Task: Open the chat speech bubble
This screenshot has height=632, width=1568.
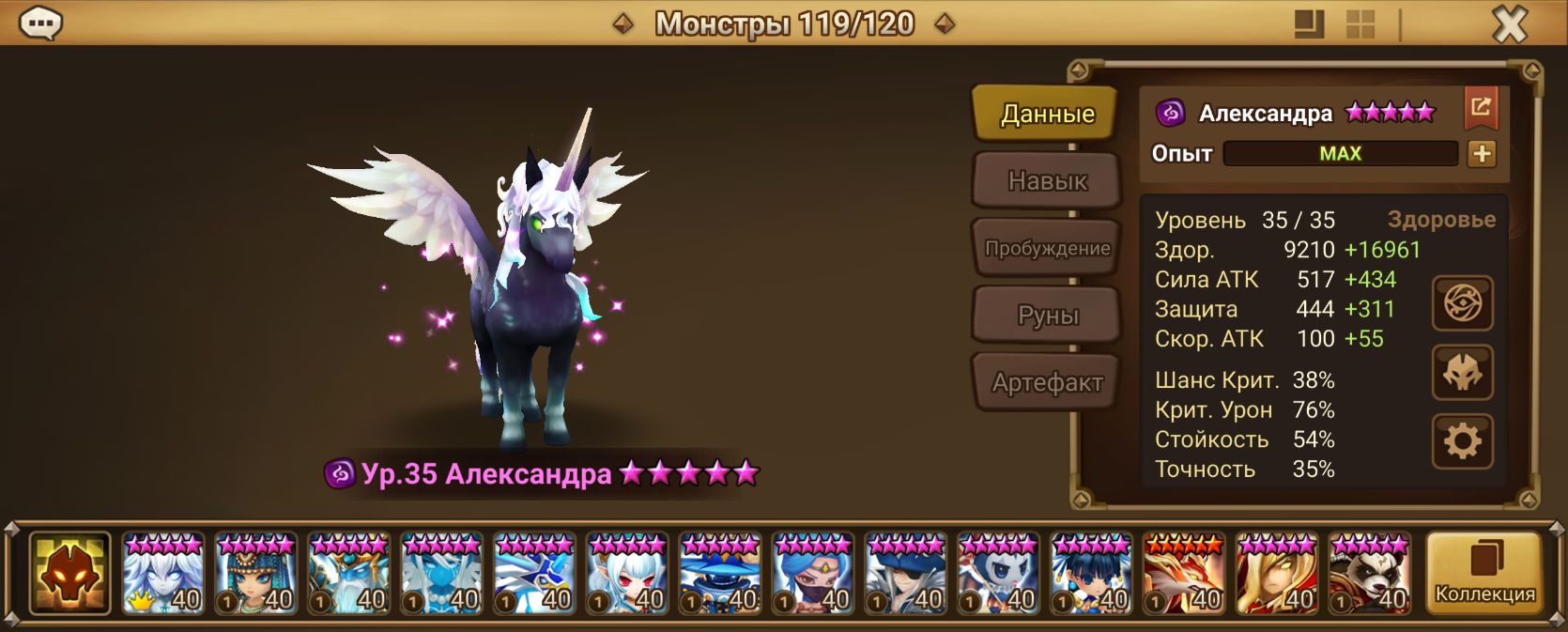Action: [x=40, y=23]
